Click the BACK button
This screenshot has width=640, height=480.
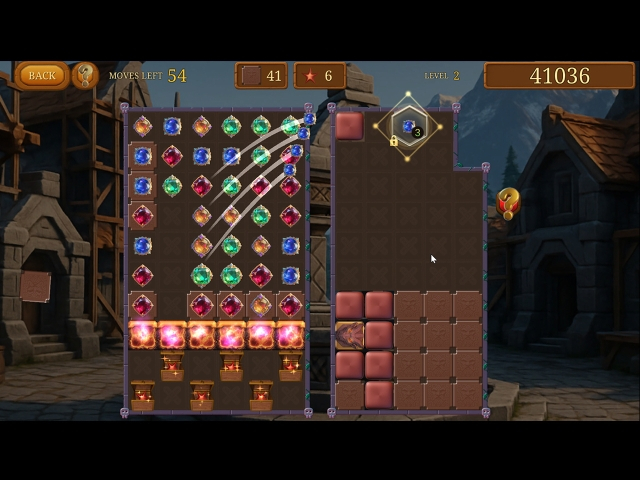(x=41, y=75)
